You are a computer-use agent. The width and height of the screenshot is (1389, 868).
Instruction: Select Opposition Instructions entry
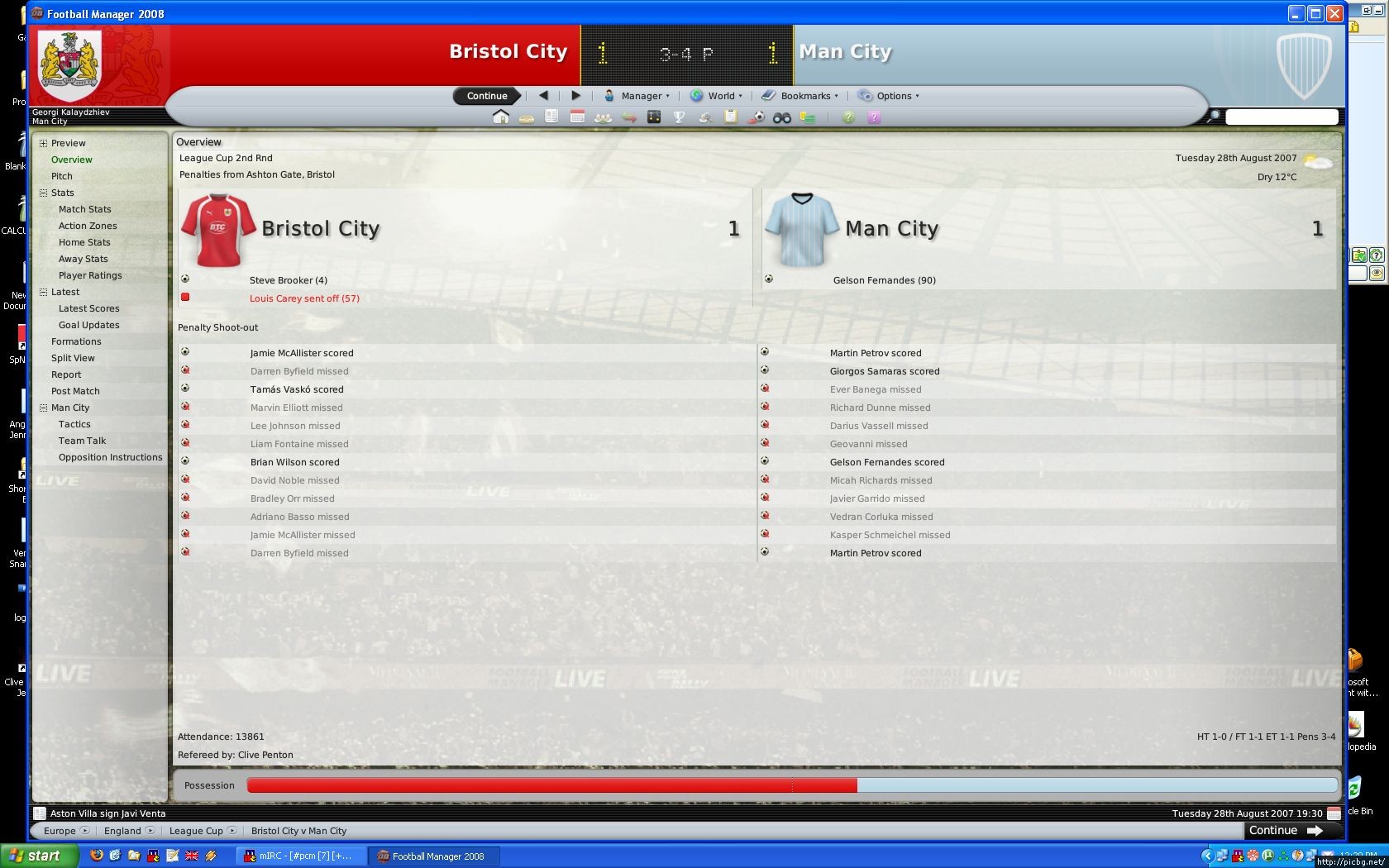[110, 457]
